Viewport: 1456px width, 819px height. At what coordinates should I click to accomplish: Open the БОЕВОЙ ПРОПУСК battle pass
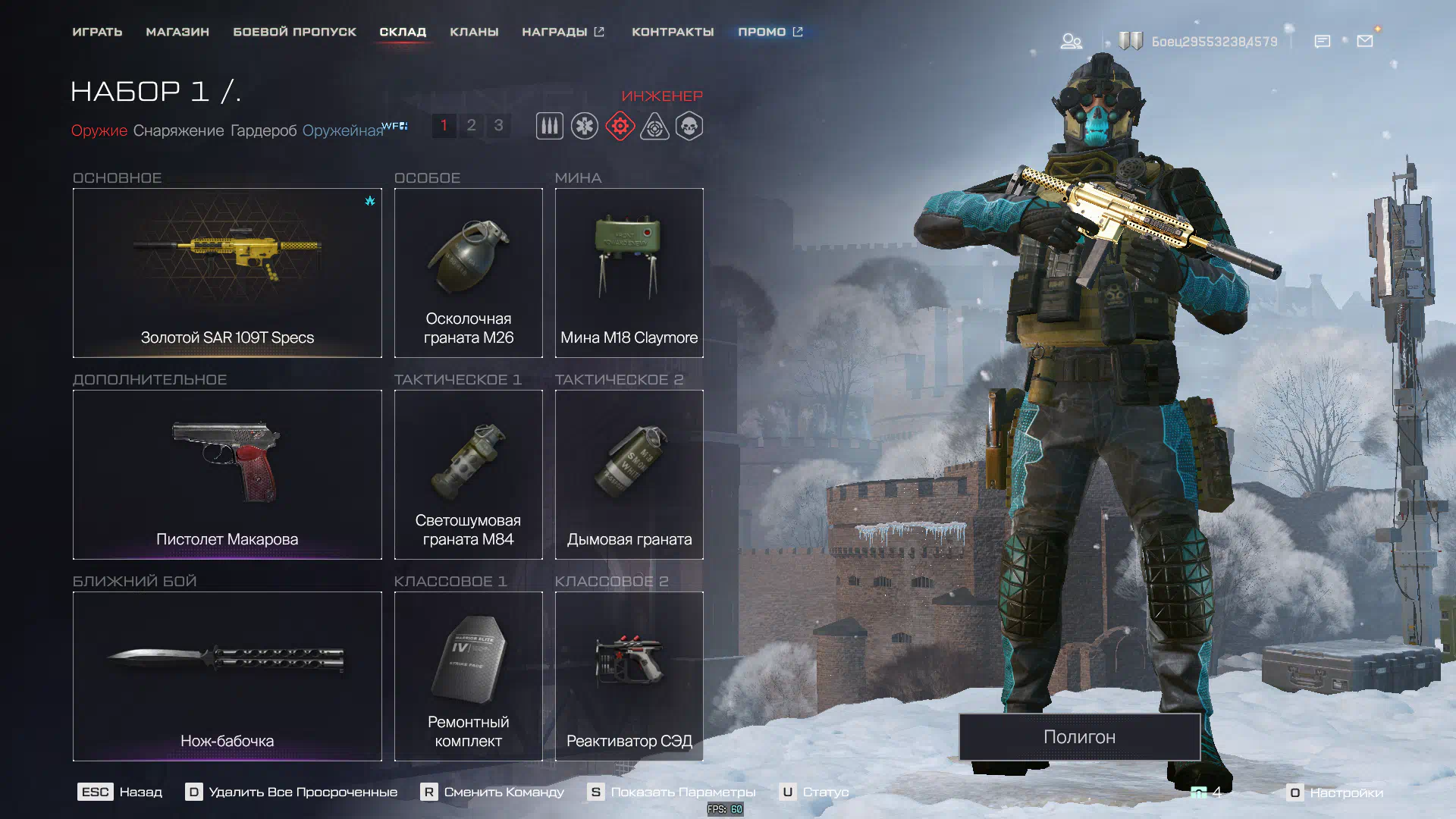pos(294,32)
